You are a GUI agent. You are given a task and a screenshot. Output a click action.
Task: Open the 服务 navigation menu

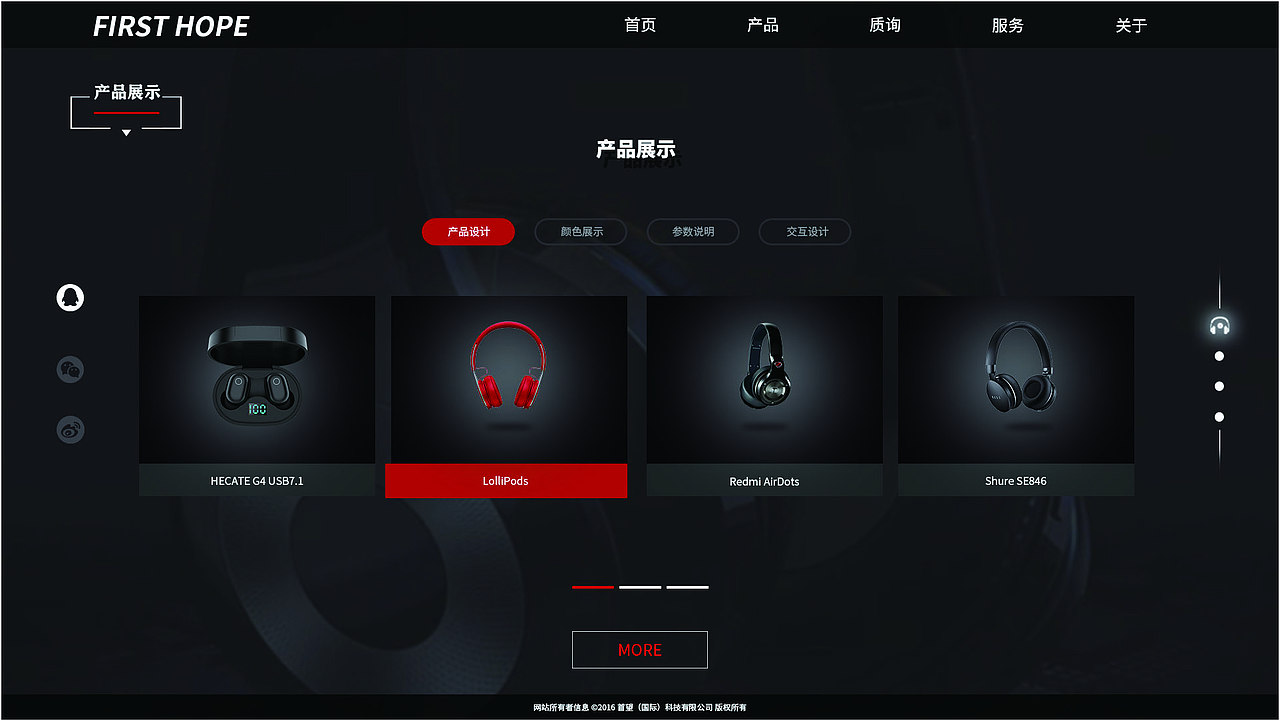[x=1007, y=25]
